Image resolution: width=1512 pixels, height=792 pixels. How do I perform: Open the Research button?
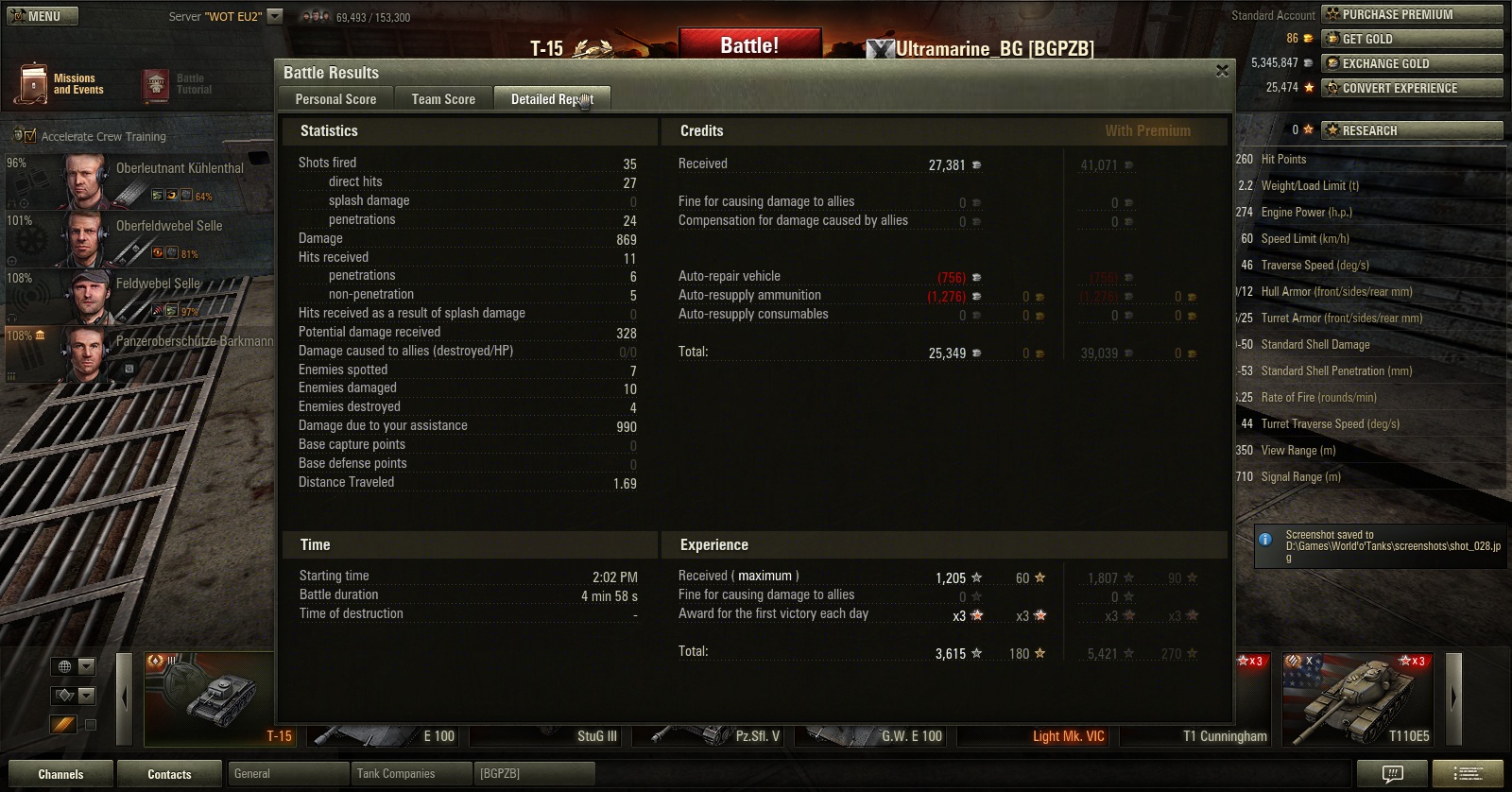[x=1411, y=130]
